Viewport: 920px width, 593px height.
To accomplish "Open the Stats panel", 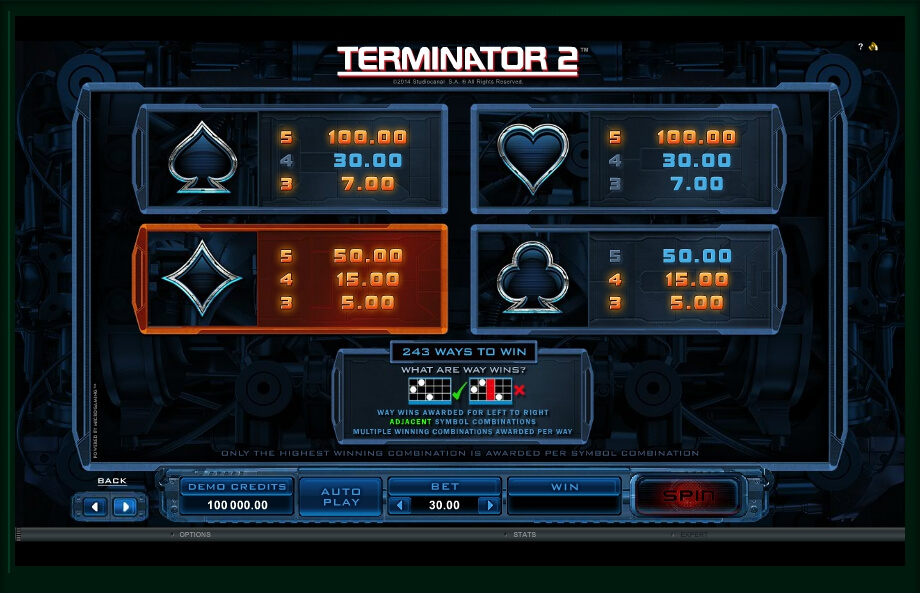I will (524, 535).
